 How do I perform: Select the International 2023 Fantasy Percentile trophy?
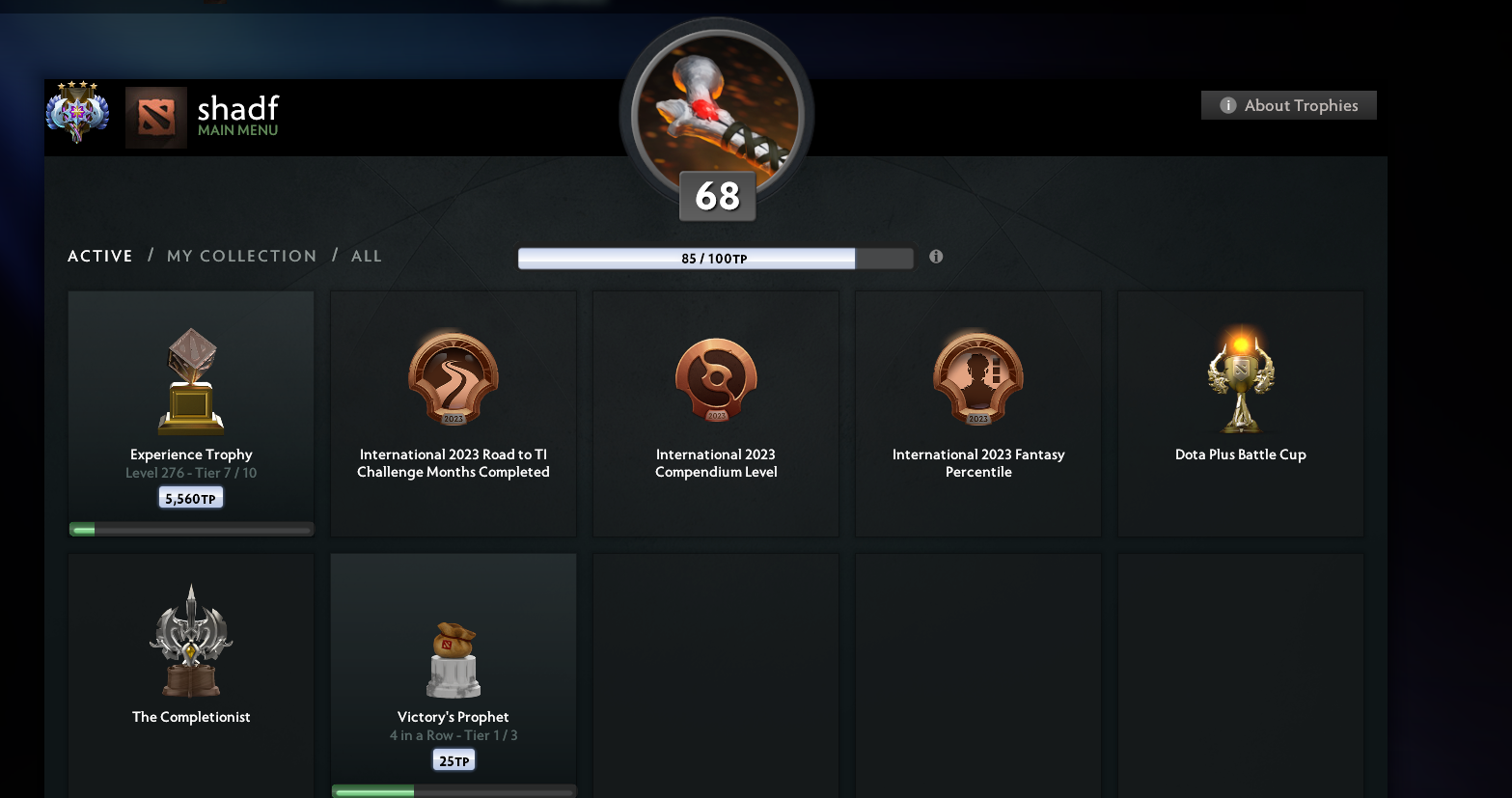tap(977, 379)
